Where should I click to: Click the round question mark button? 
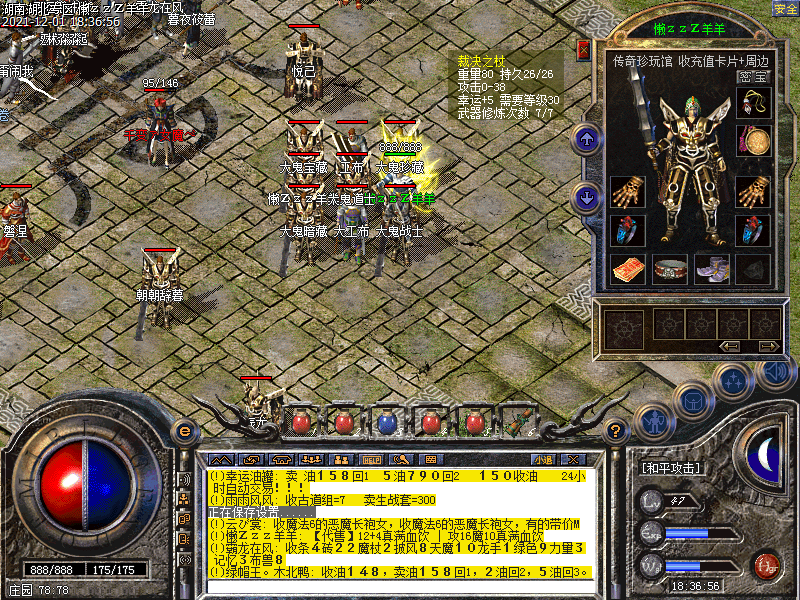click(x=618, y=431)
